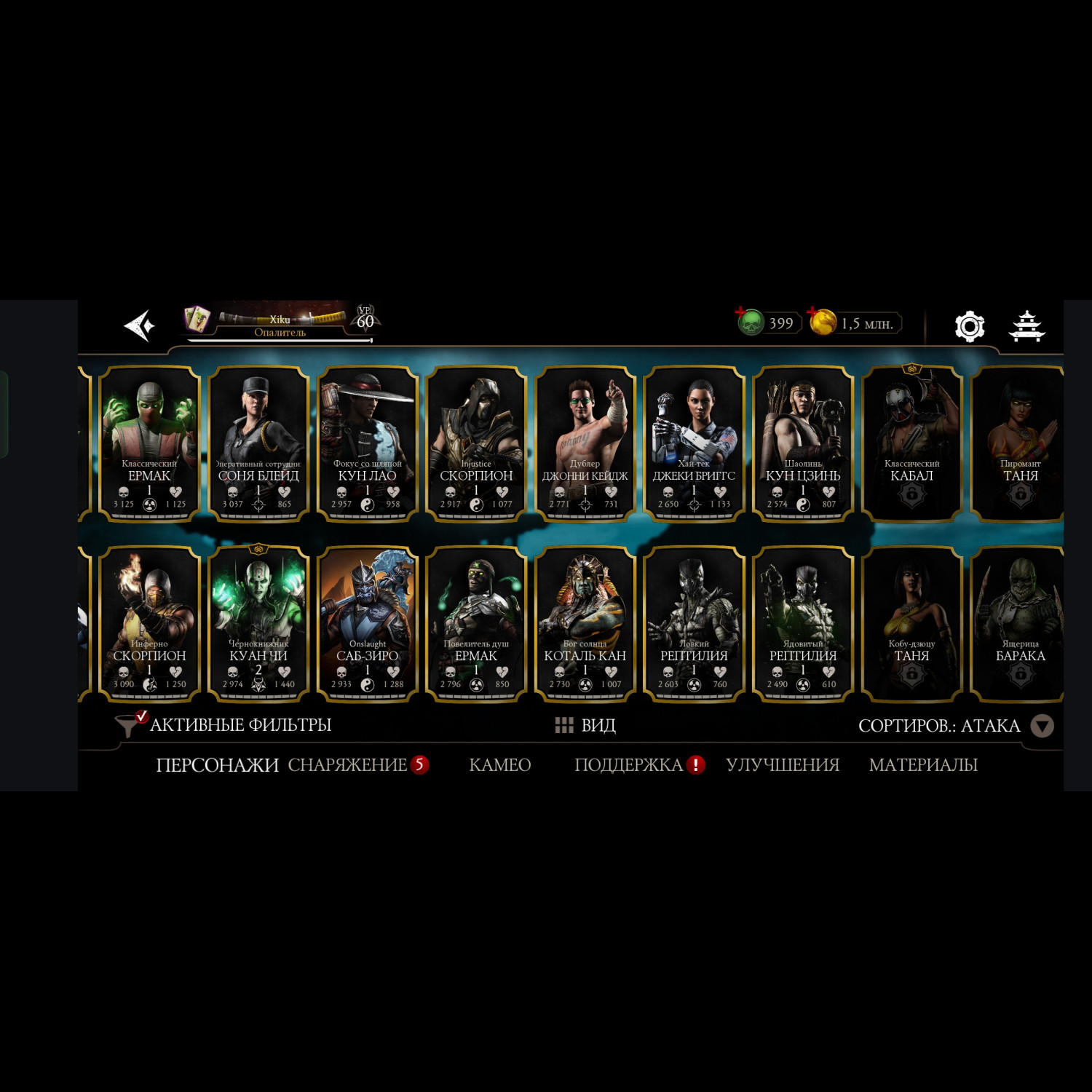Select the Injustice Скорпион card
The width and height of the screenshot is (1092, 1092).
coord(476,444)
